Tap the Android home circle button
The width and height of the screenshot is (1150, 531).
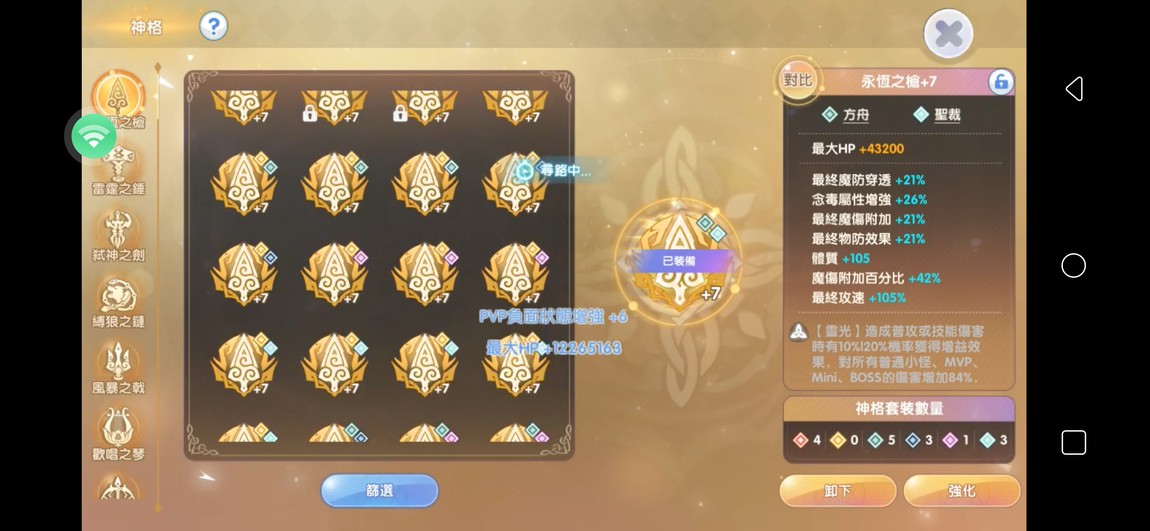click(x=1073, y=265)
